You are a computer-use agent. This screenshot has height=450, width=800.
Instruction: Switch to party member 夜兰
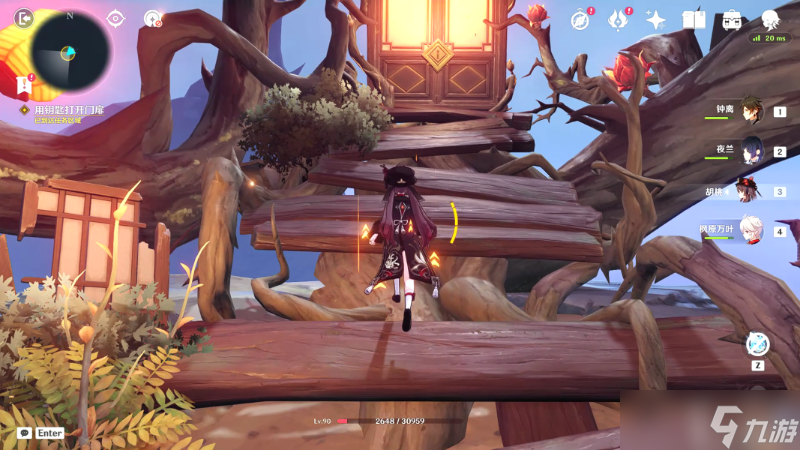pyautogui.click(x=752, y=152)
